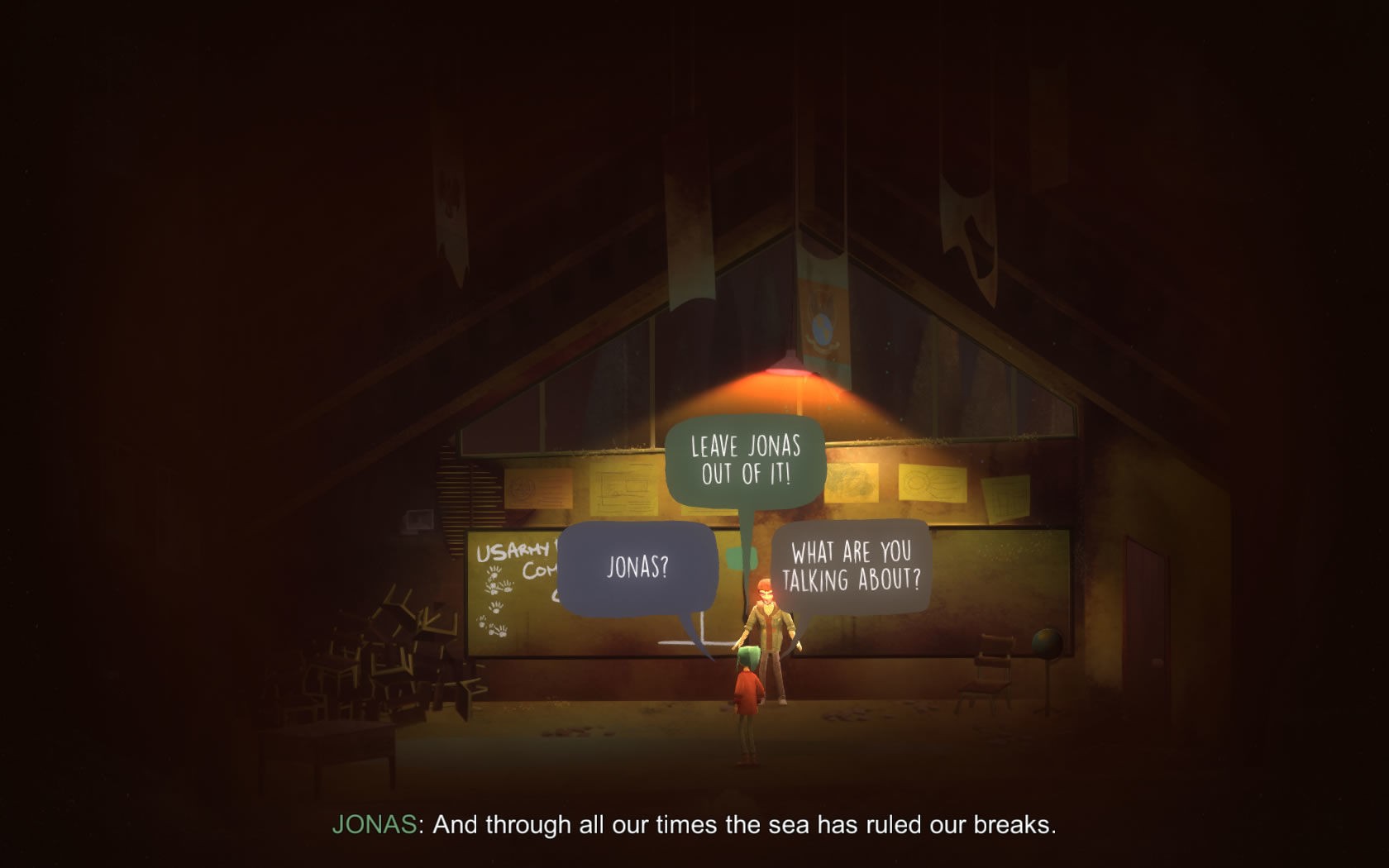
Task: Pick "What are you talking about?" response
Action: coord(852,566)
